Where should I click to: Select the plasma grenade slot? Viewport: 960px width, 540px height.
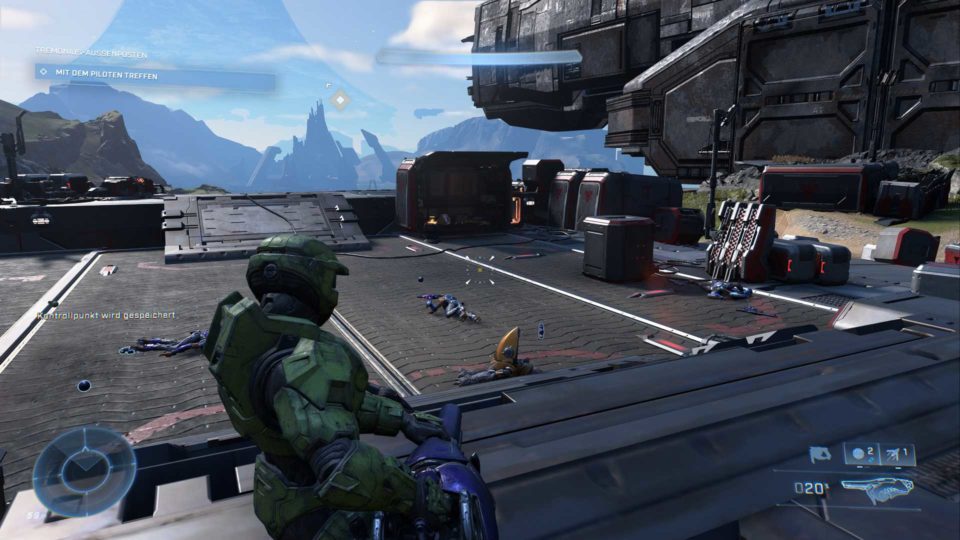coord(861,455)
